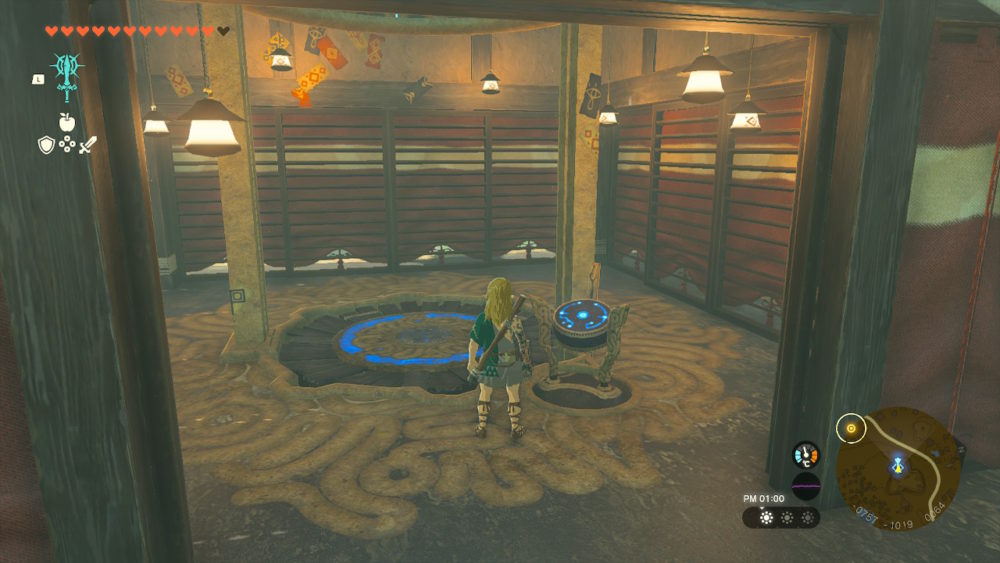Check the temperature gauge icon

click(805, 455)
